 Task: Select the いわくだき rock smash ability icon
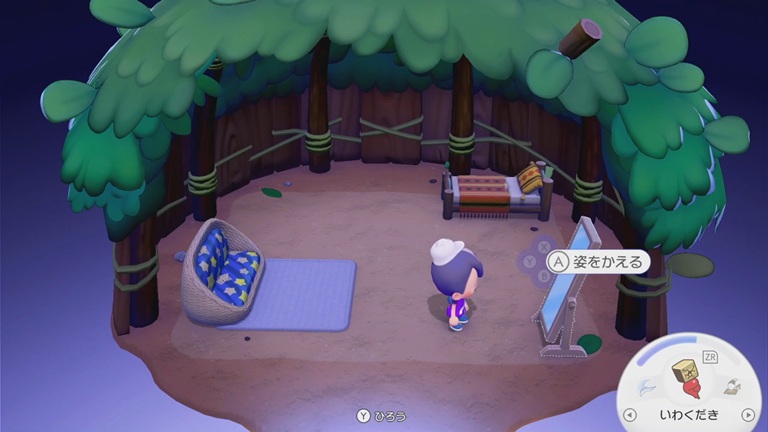point(688,376)
